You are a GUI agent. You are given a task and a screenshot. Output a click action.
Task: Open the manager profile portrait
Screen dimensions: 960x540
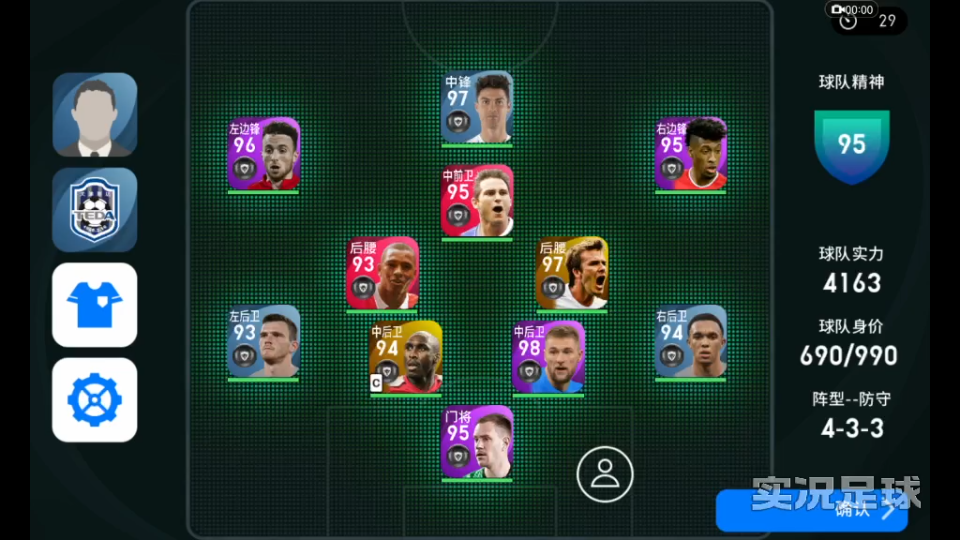click(x=95, y=115)
